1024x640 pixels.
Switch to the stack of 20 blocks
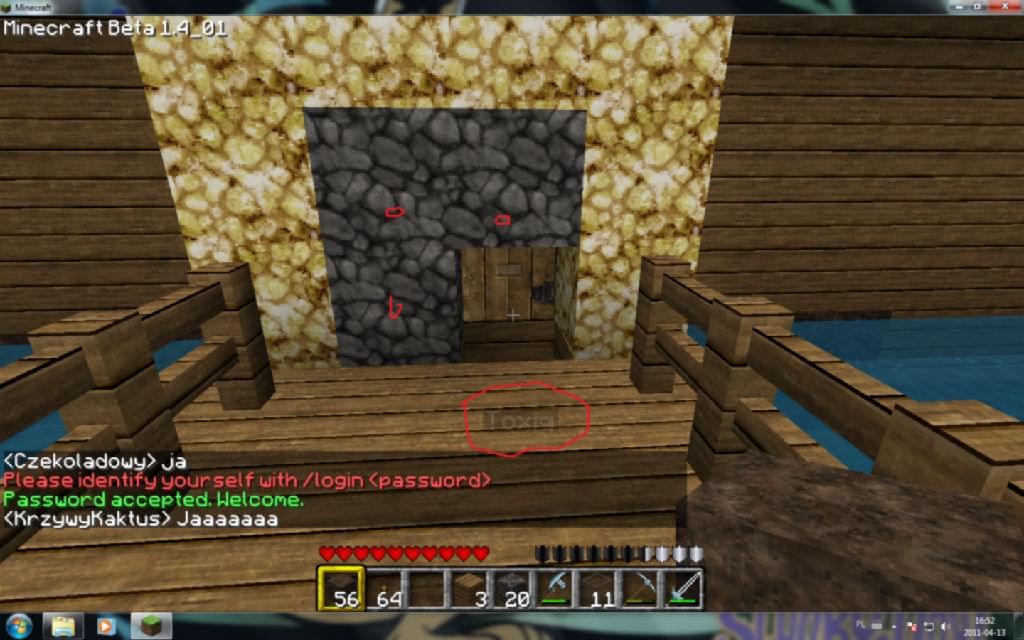[x=512, y=588]
